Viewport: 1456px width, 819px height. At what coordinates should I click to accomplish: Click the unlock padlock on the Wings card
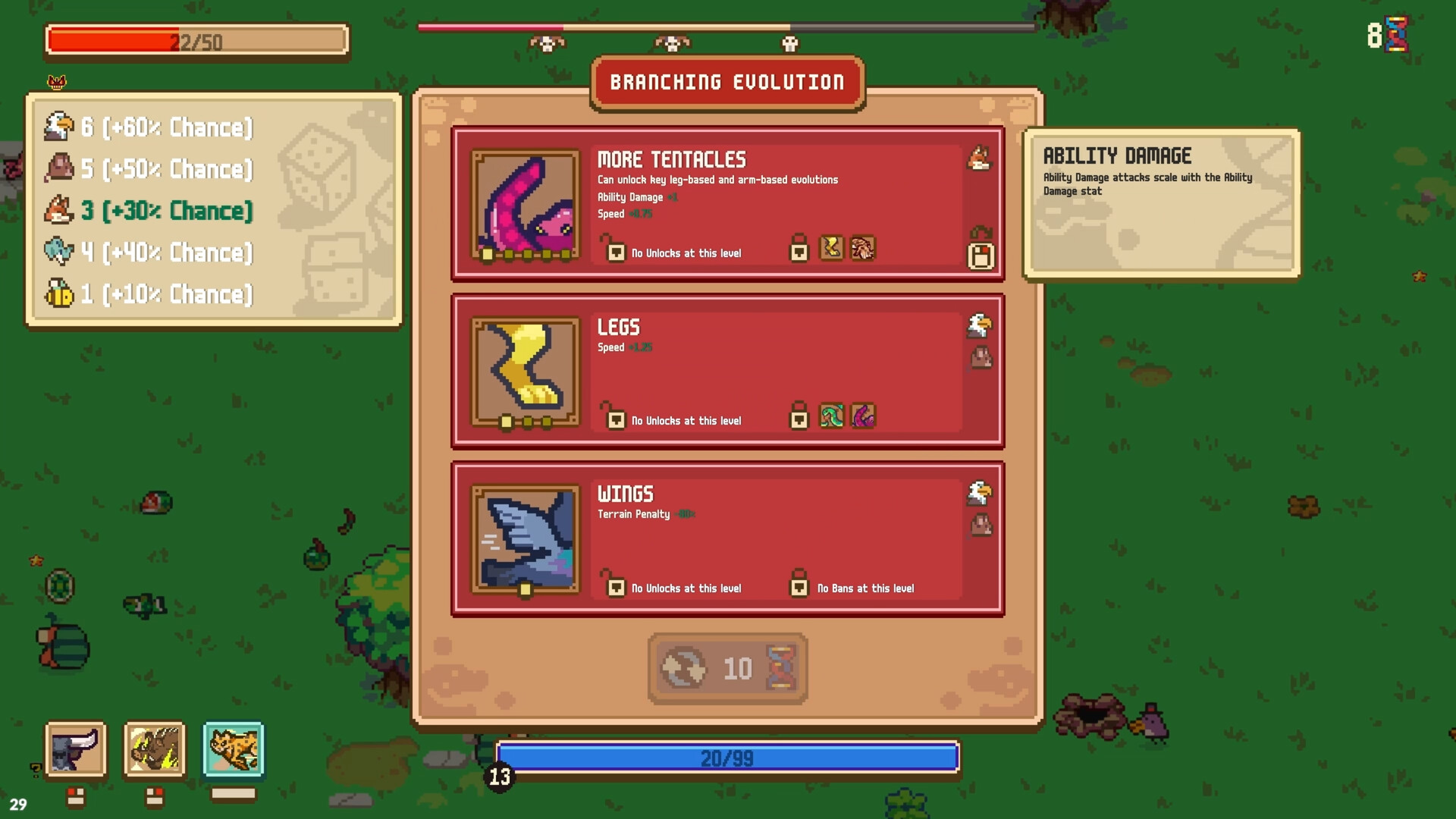click(x=614, y=588)
